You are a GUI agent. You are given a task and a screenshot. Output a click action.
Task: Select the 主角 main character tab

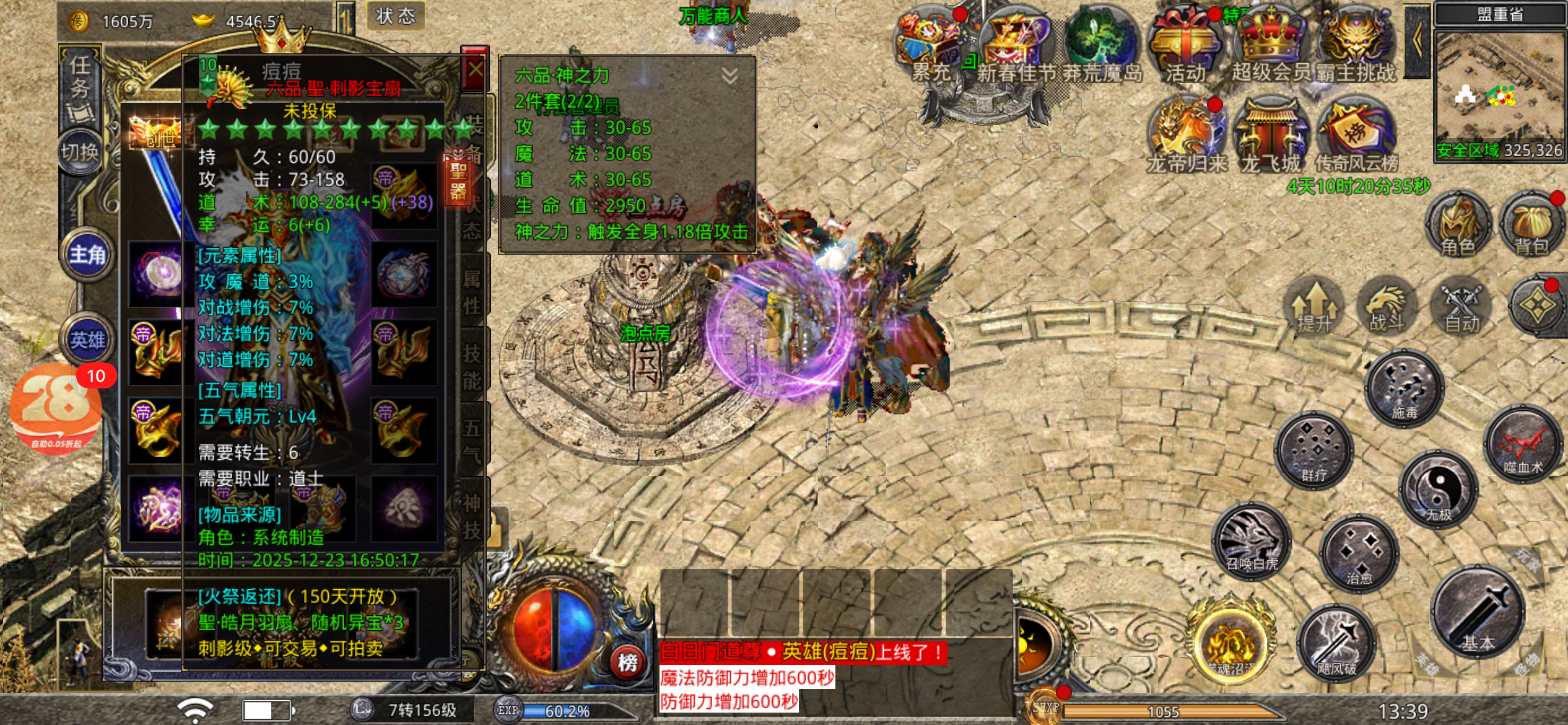[x=87, y=255]
